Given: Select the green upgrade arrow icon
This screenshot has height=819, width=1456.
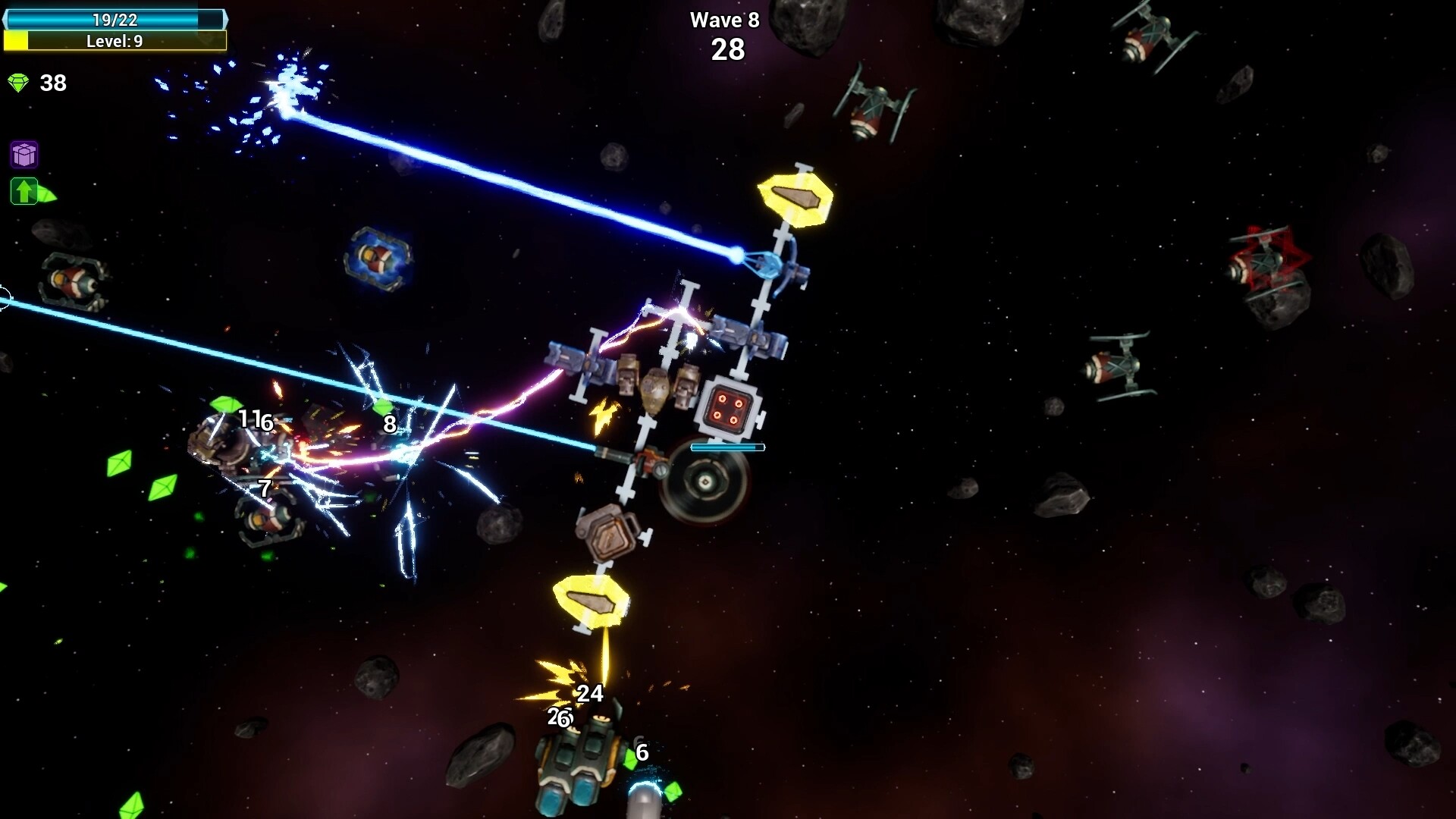Looking at the screenshot, I should 24,192.
